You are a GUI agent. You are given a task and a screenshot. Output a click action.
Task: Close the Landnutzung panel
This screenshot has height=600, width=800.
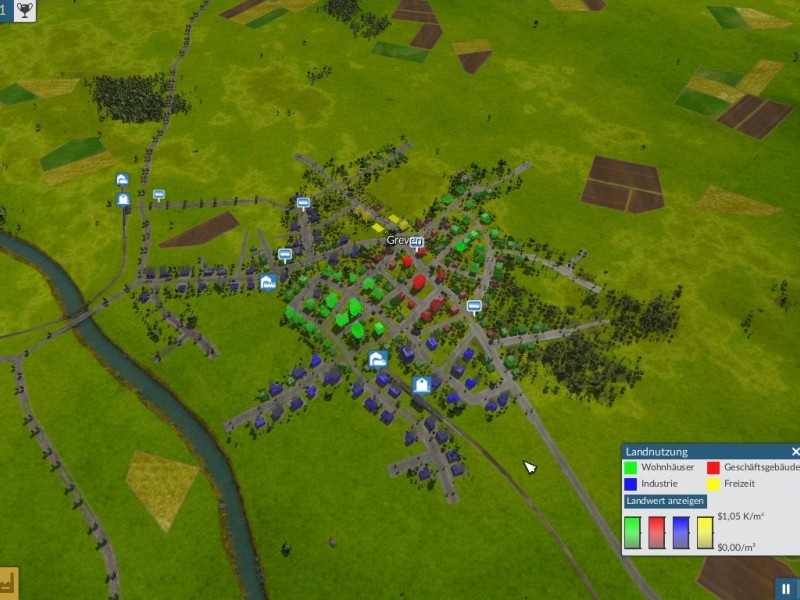coord(795,452)
